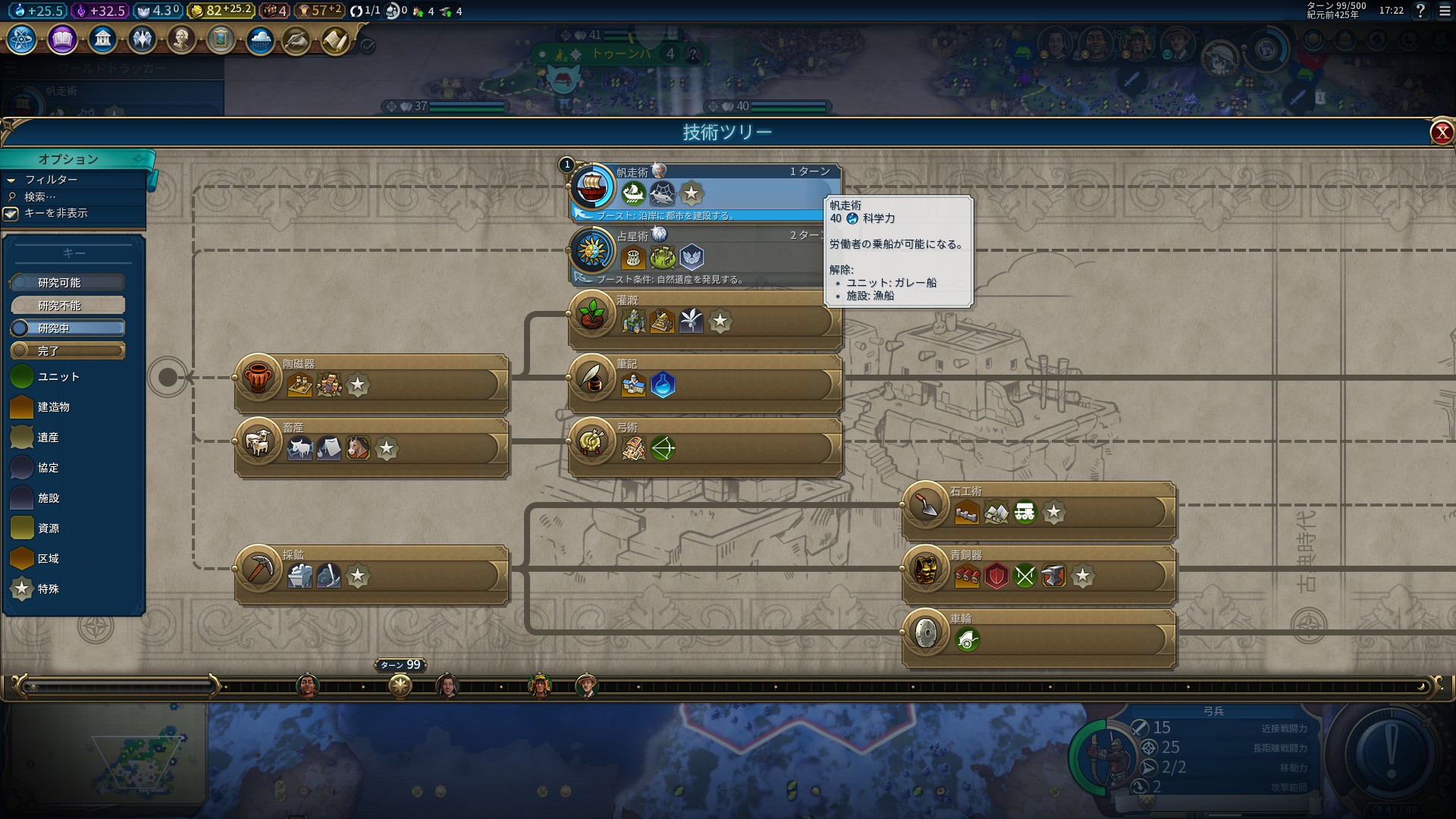Select the Wheel (車輪) technology

pos(926,632)
